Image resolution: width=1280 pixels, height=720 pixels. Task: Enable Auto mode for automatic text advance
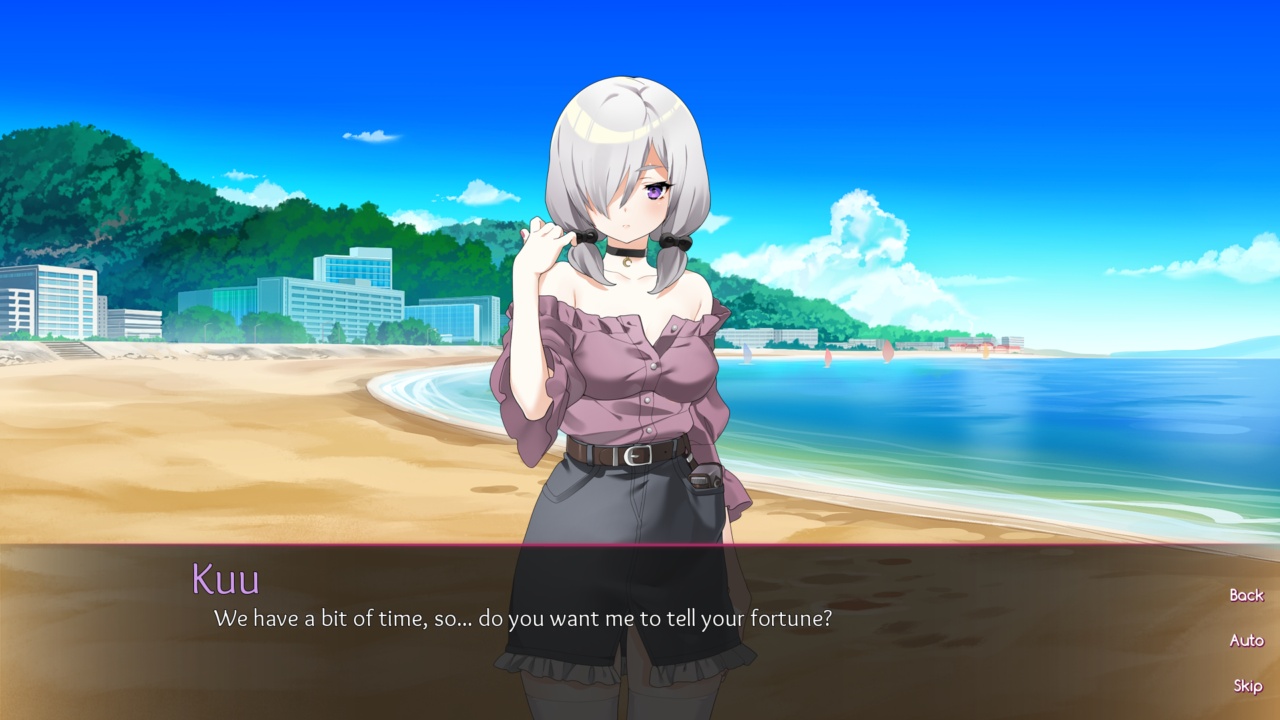(1246, 641)
